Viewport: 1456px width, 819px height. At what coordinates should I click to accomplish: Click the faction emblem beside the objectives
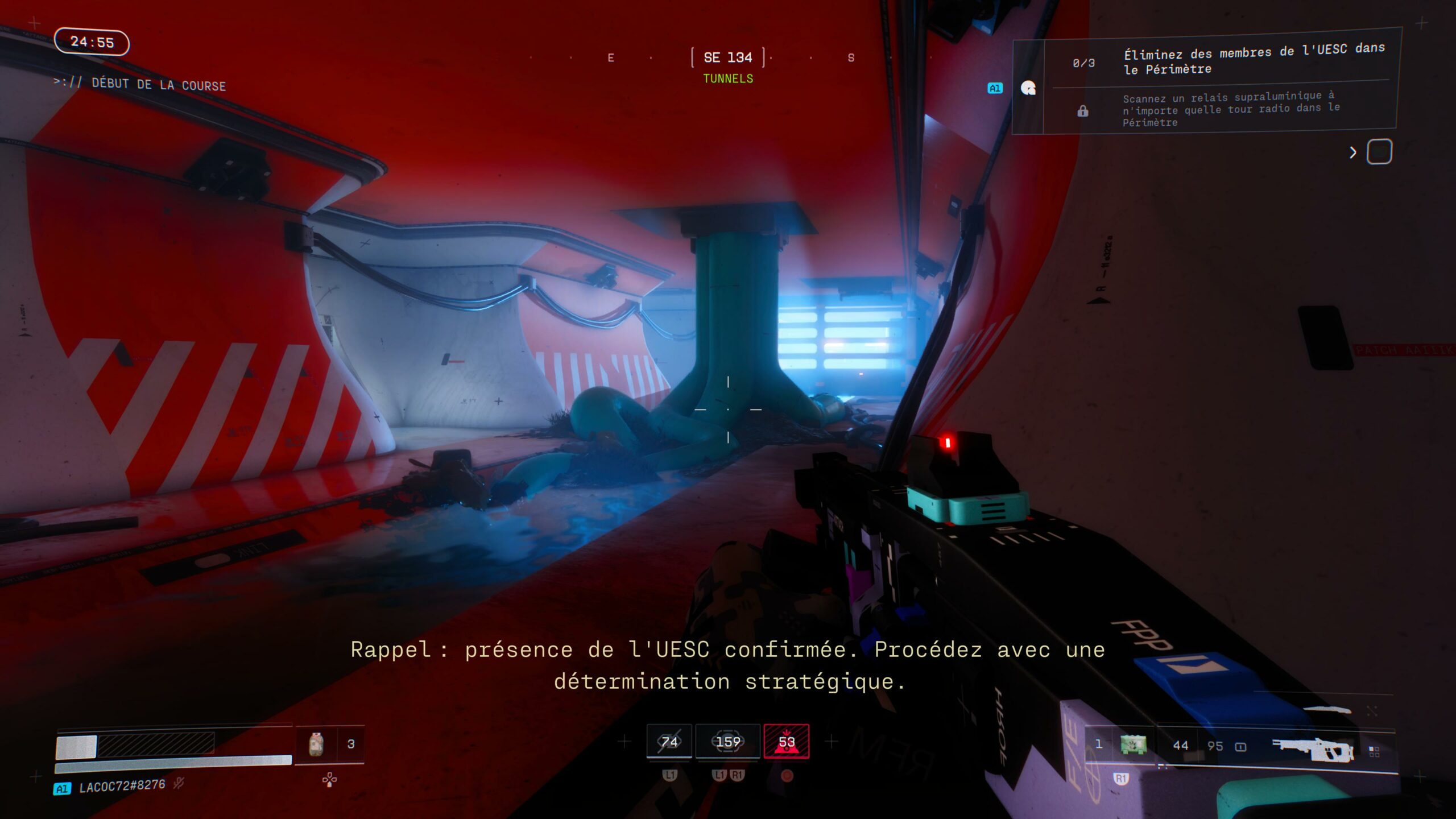pyautogui.click(x=1028, y=88)
